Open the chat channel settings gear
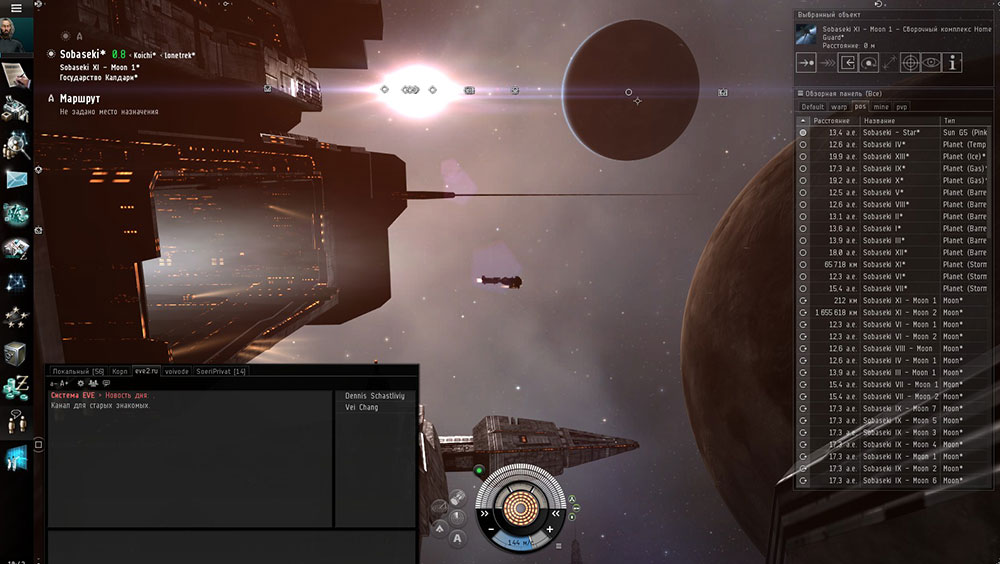Image resolution: width=1000 pixels, height=564 pixels. tap(80, 383)
